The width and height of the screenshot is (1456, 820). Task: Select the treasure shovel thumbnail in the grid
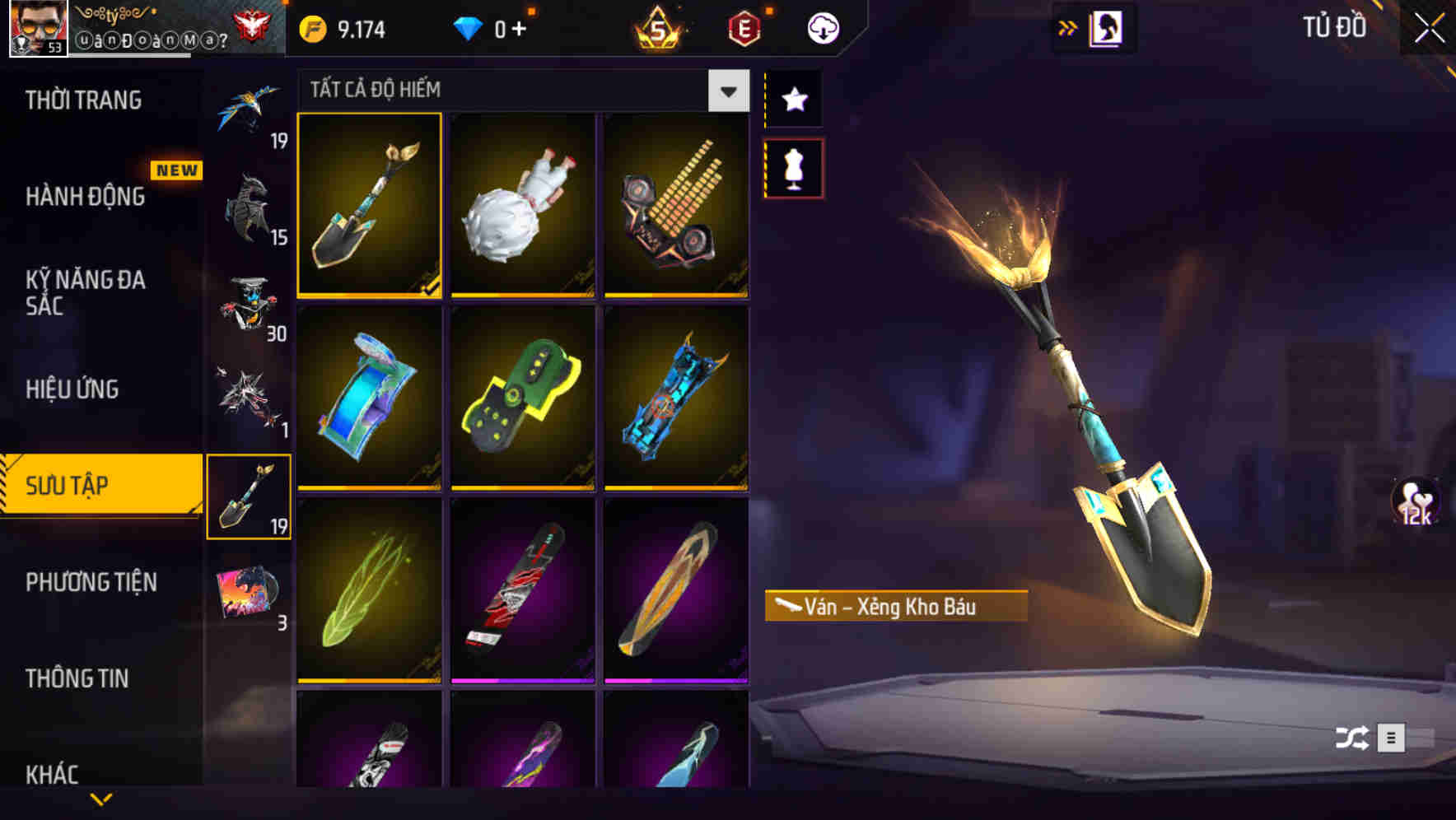(x=370, y=206)
